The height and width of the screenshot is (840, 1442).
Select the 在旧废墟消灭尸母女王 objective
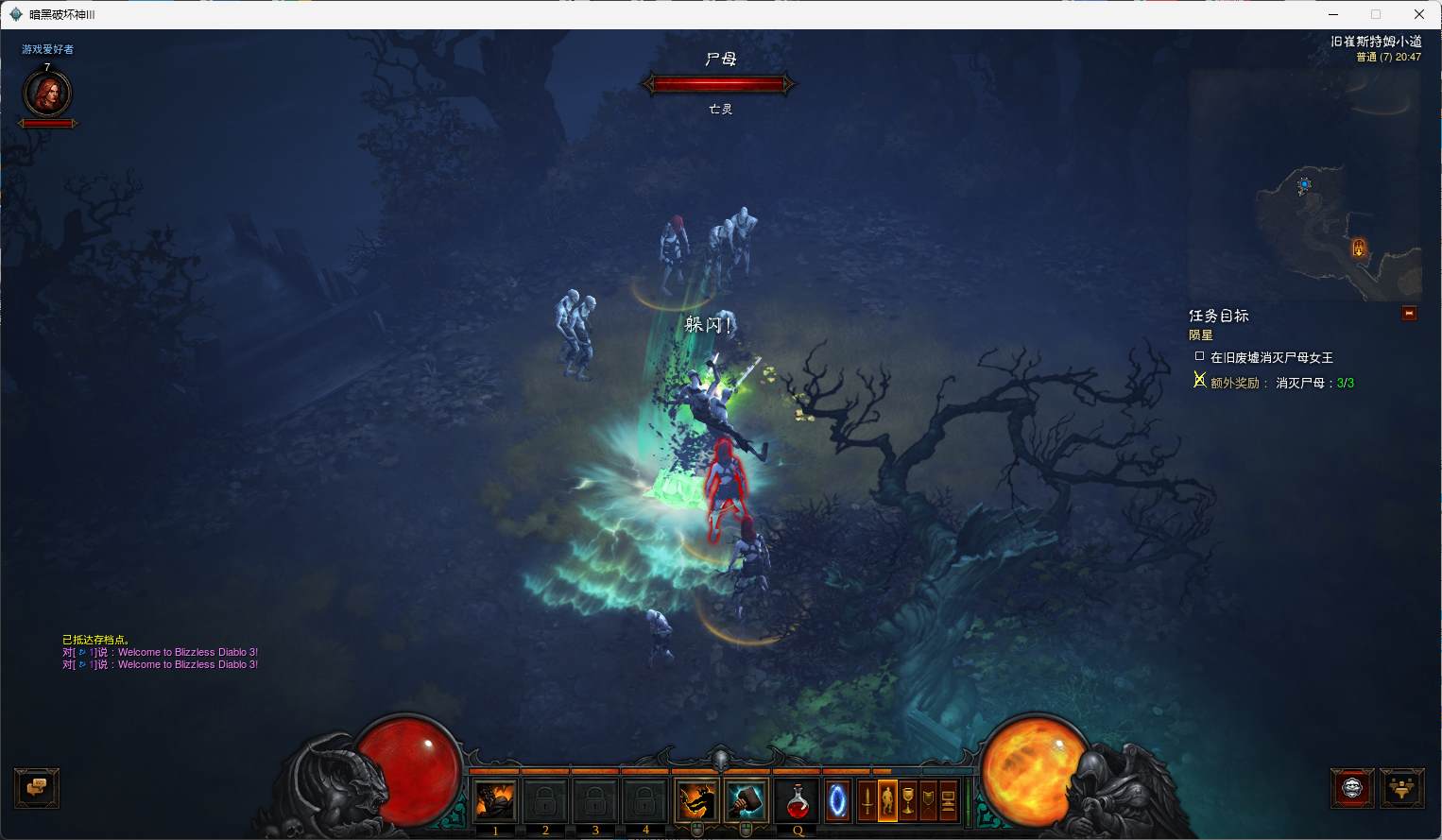point(1271,357)
